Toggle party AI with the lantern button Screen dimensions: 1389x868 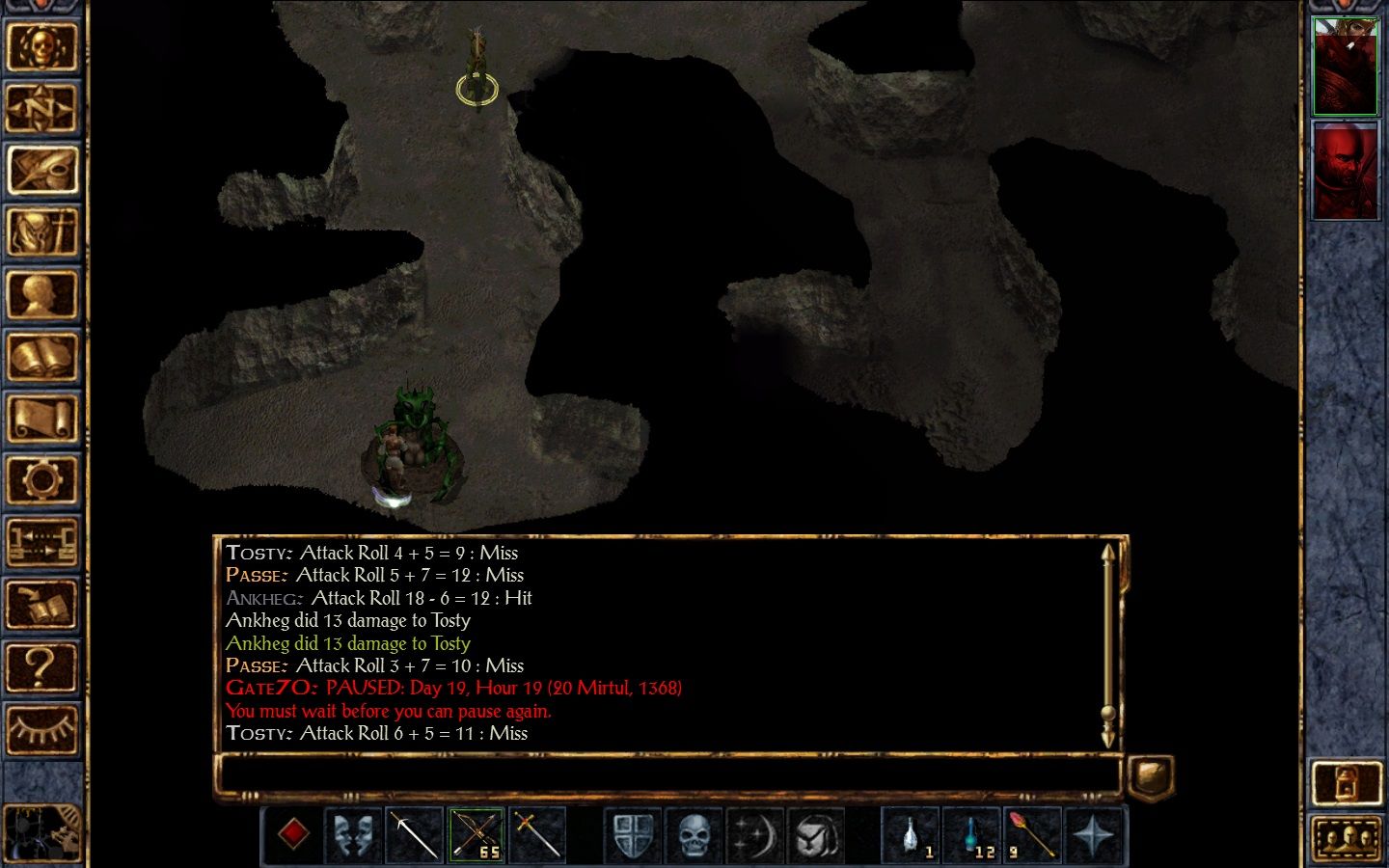(1347, 782)
